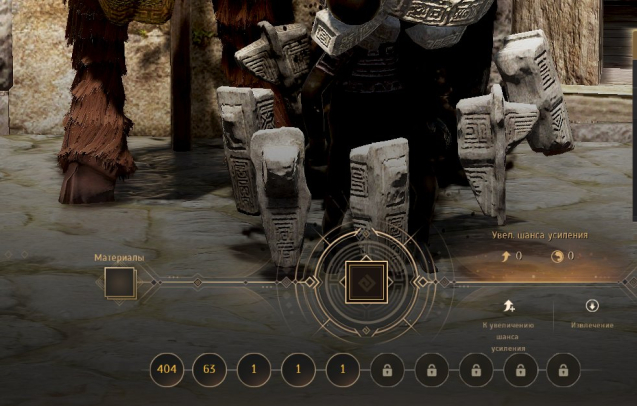Open the Извлечение extraction option
Viewport: 637px width, 406px height.
593,306
